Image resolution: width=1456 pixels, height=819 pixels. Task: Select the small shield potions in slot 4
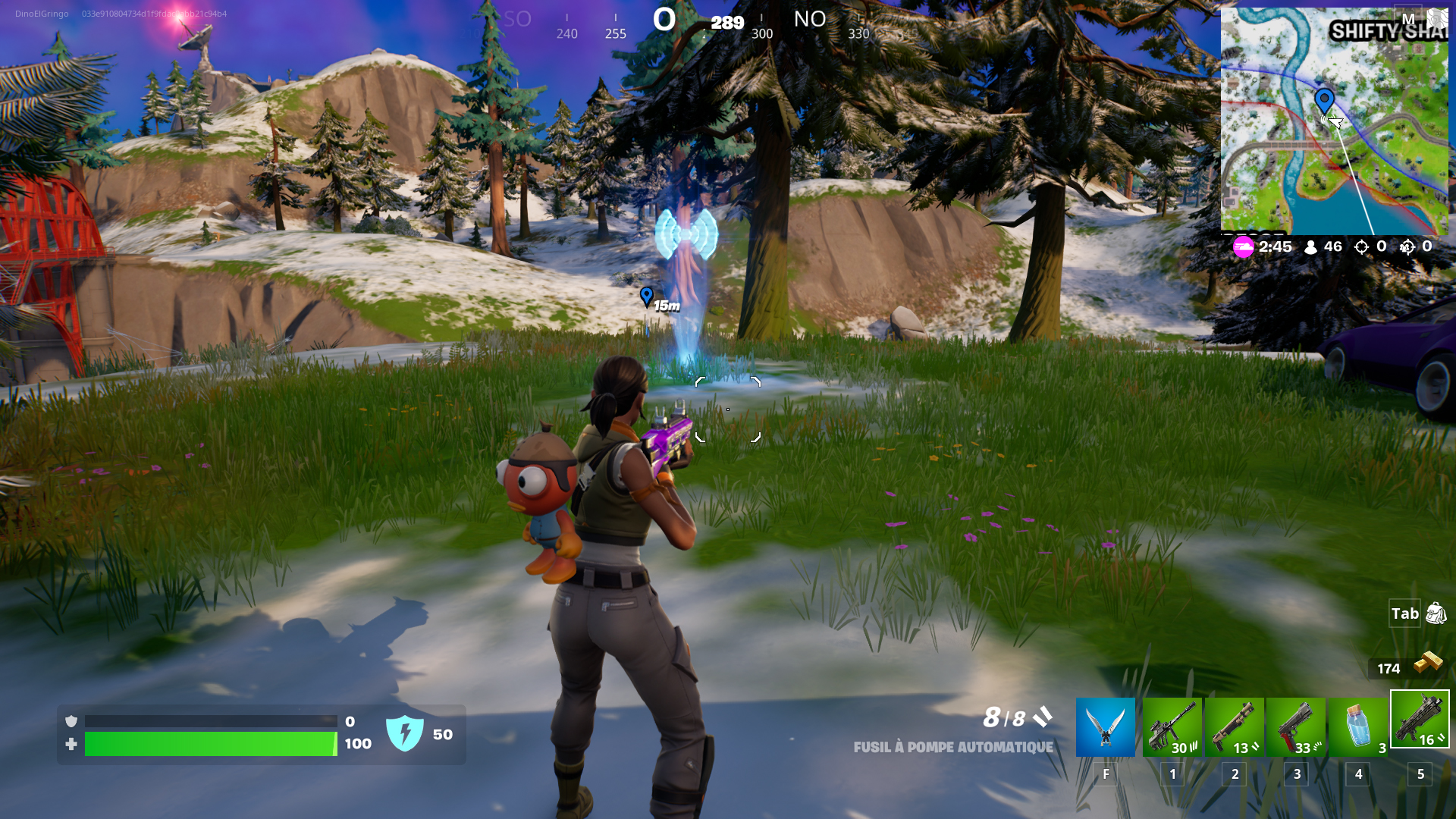point(1360,726)
